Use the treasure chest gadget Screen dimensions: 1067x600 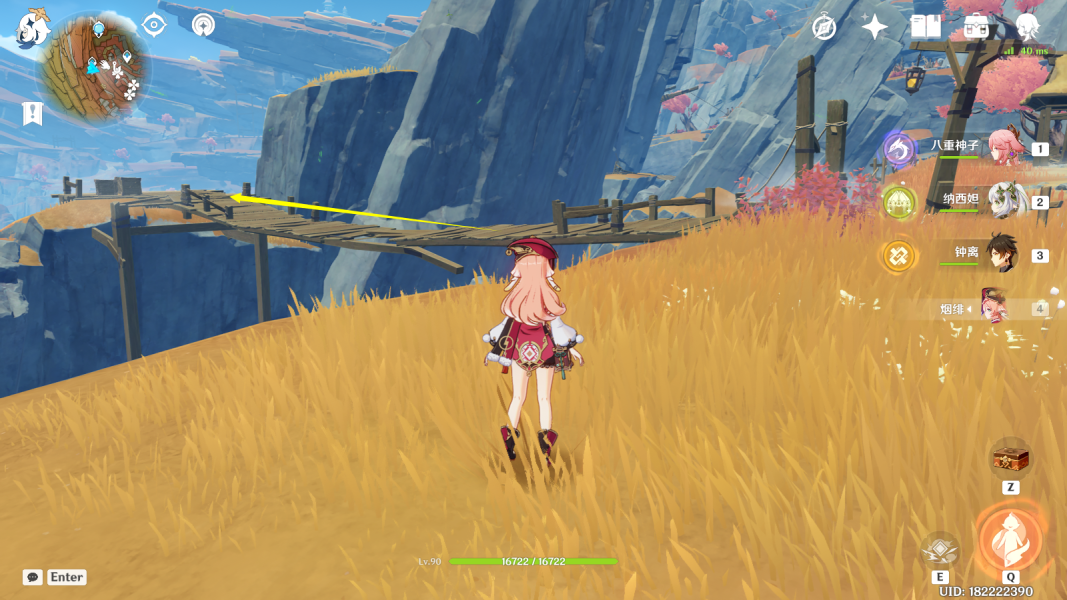click(1010, 458)
